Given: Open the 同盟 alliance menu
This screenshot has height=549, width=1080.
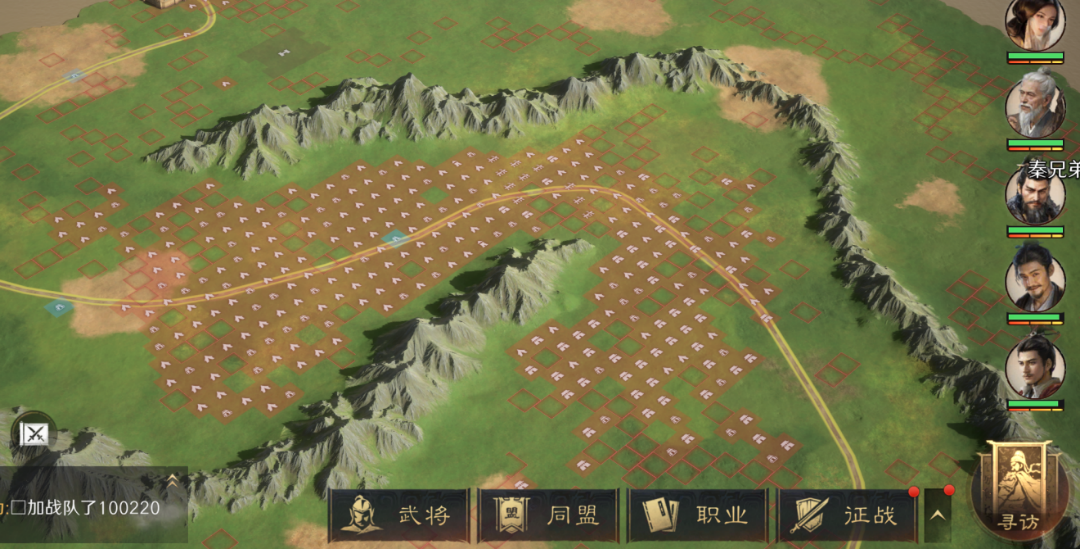Looking at the screenshot, I should coord(548,516).
